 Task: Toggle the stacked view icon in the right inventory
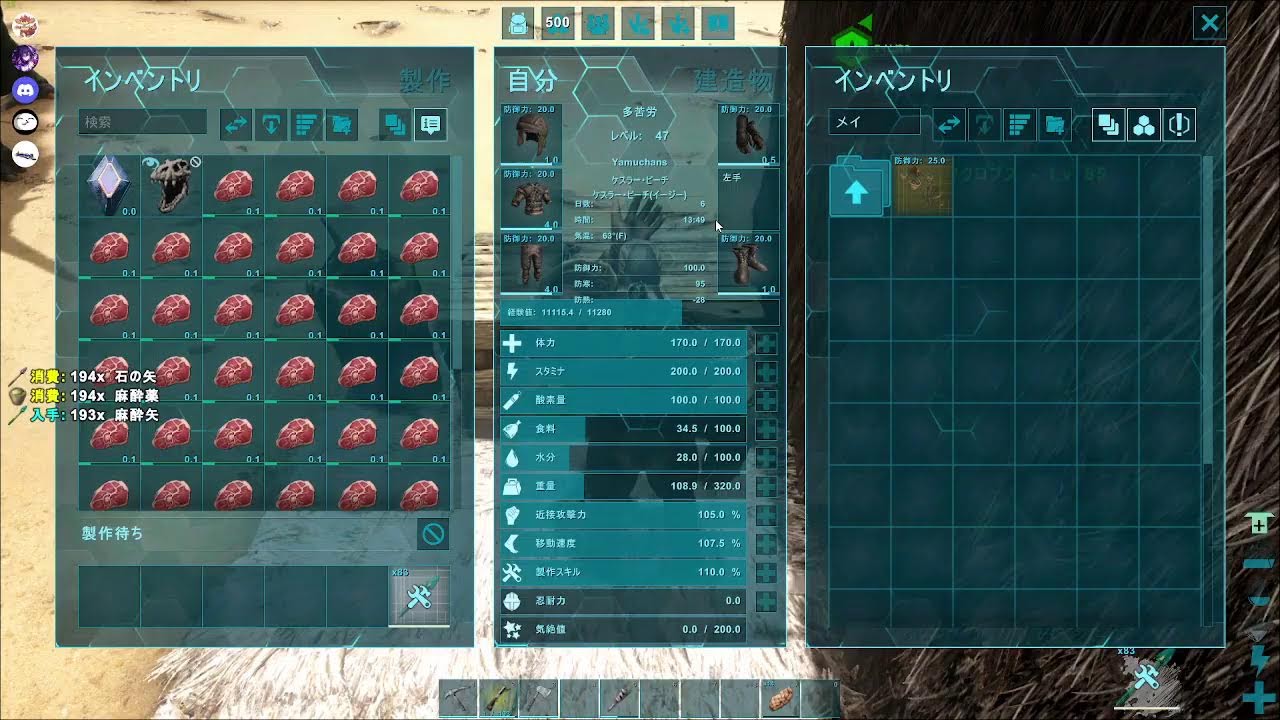(1109, 125)
